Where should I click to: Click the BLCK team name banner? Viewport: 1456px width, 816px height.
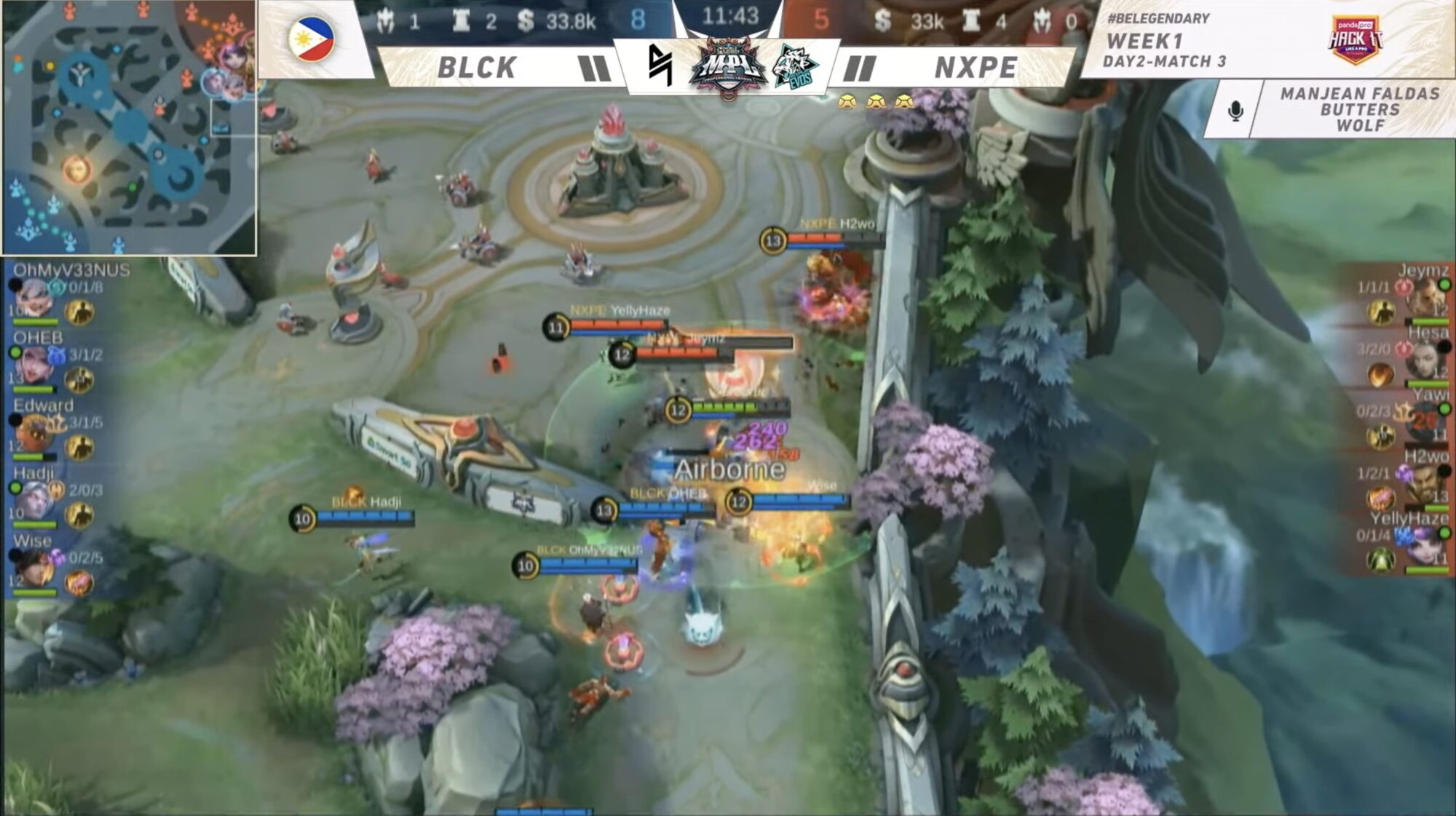(x=477, y=68)
